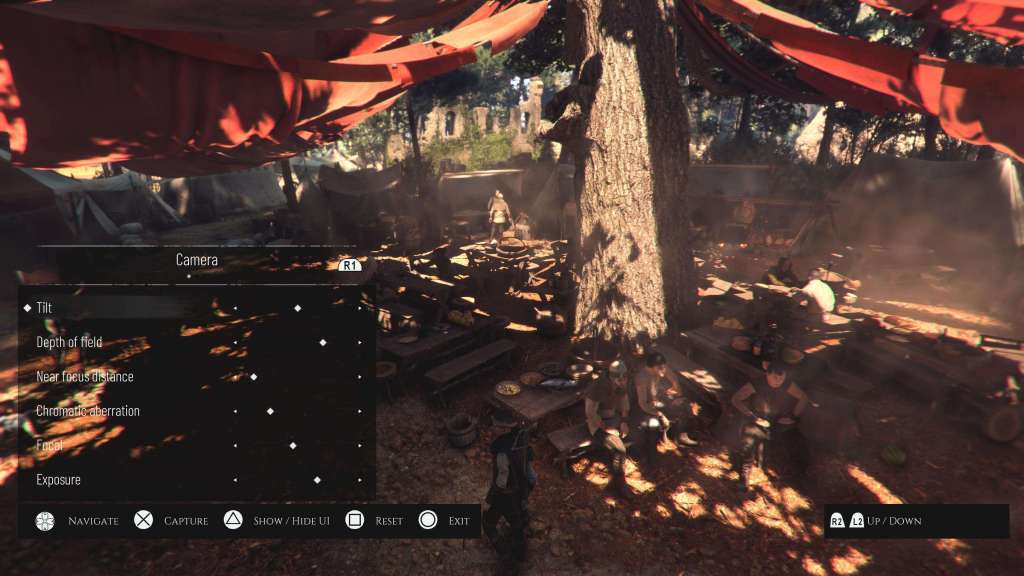Select Near focus distance setting
This screenshot has height=576, width=1024.
click(x=84, y=377)
